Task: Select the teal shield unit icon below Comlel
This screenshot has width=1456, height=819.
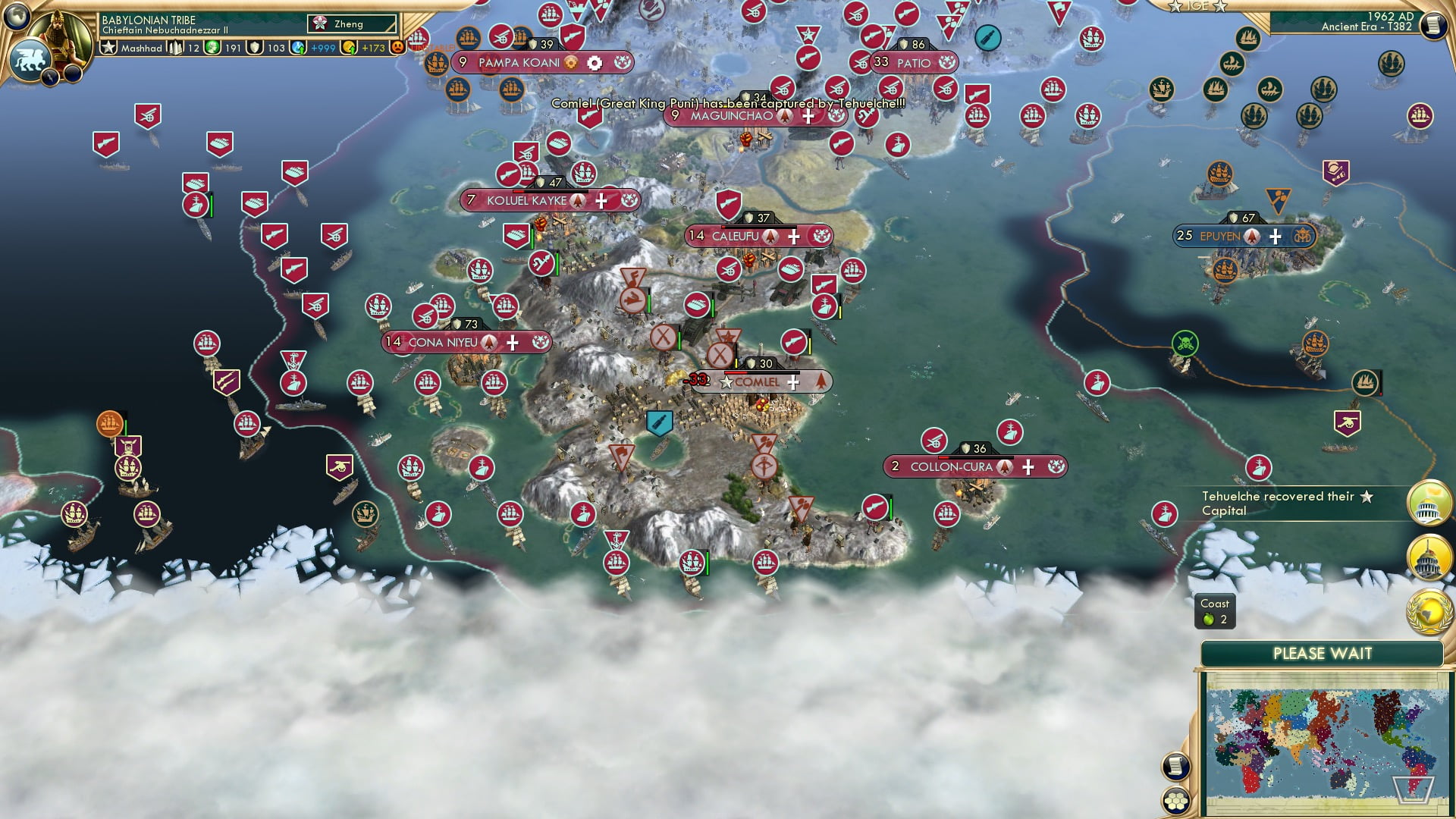Action: [659, 423]
